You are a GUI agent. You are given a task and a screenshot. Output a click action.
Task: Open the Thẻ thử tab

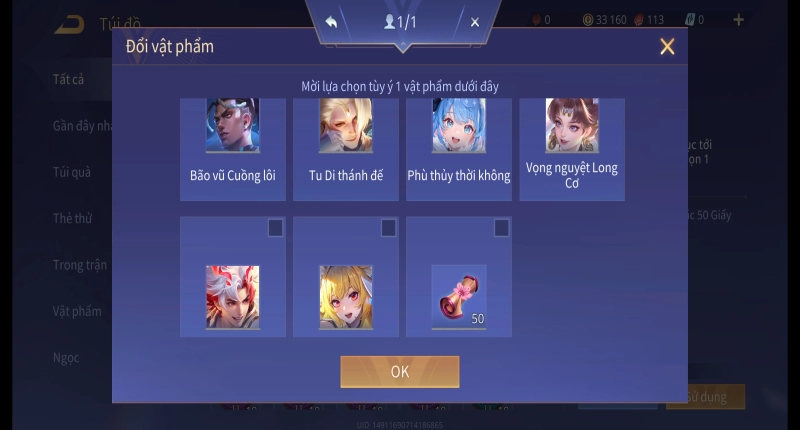(72, 218)
